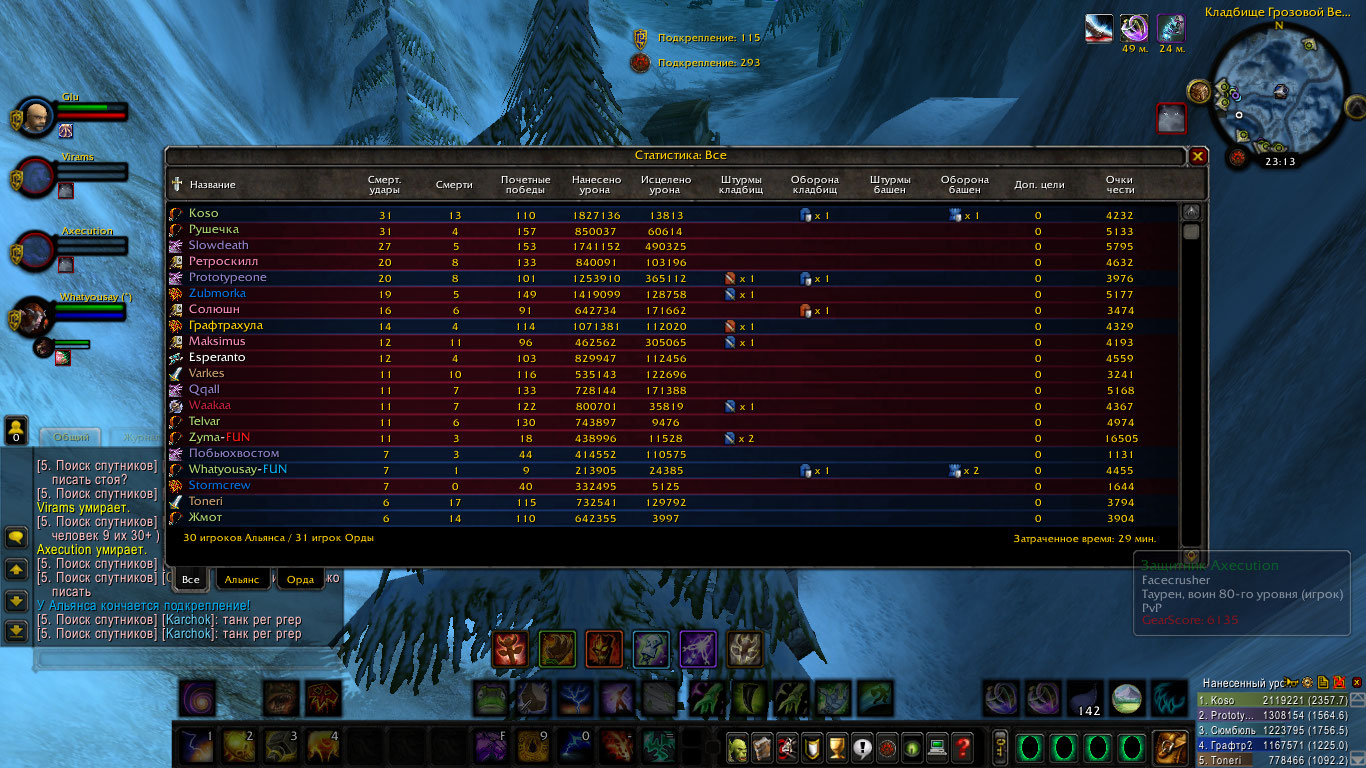This screenshot has width=1366, height=768.
Task: Open Recount options with the gear icon
Action: coord(1307,682)
